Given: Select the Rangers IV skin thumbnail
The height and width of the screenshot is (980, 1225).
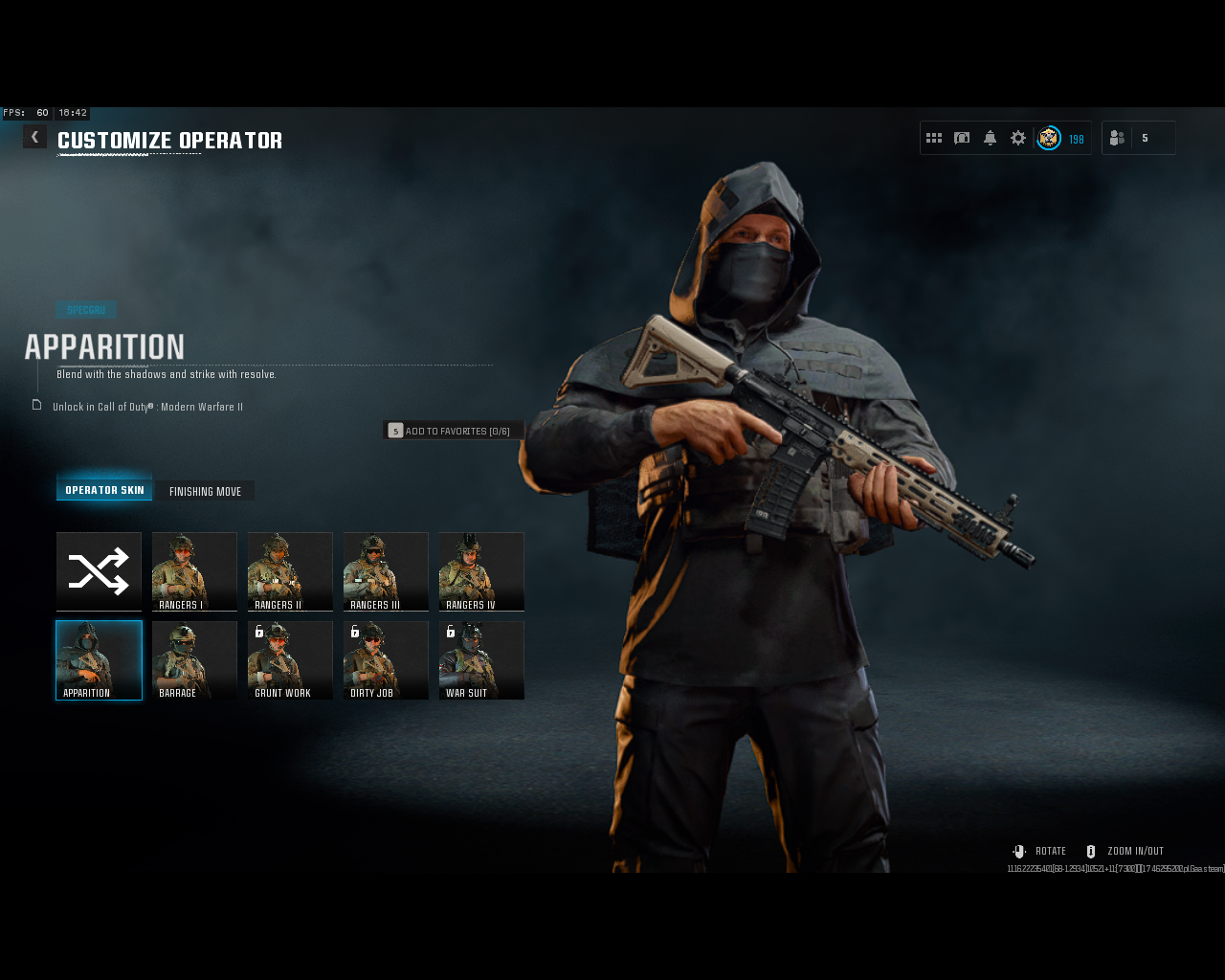Looking at the screenshot, I should 481,571.
